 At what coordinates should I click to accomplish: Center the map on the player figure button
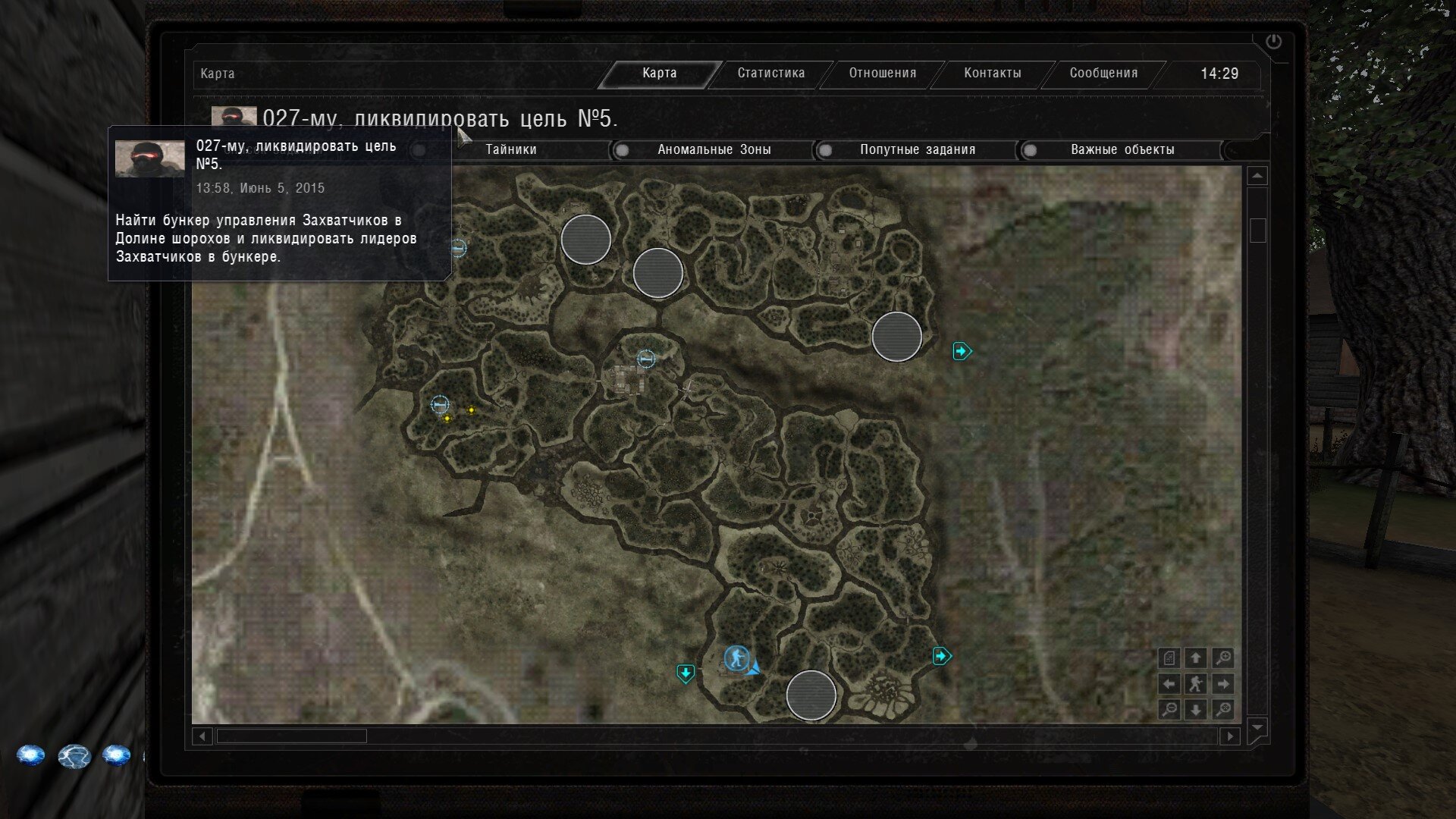coord(1196,684)
